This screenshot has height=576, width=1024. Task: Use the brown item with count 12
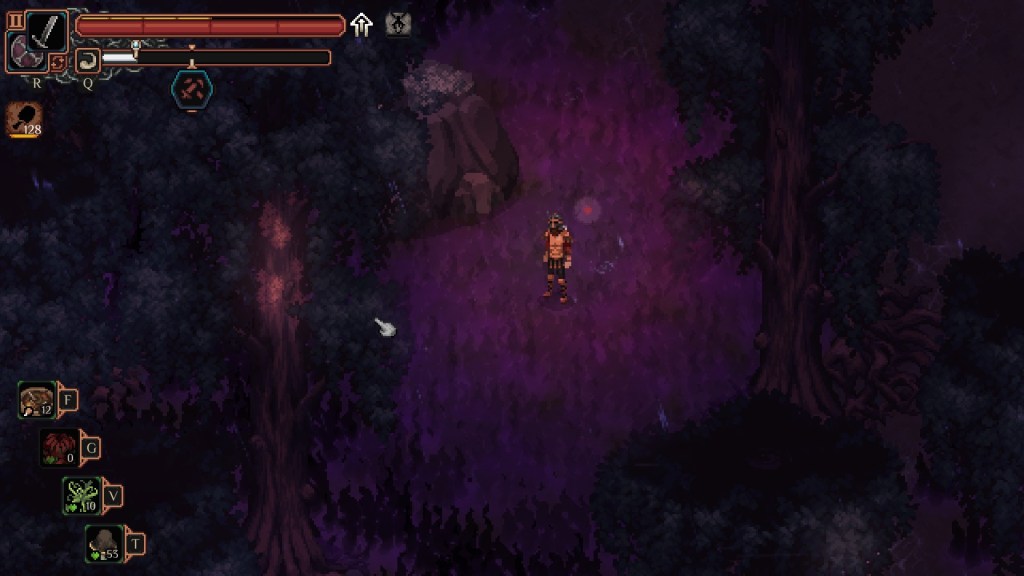coord(38,400)
